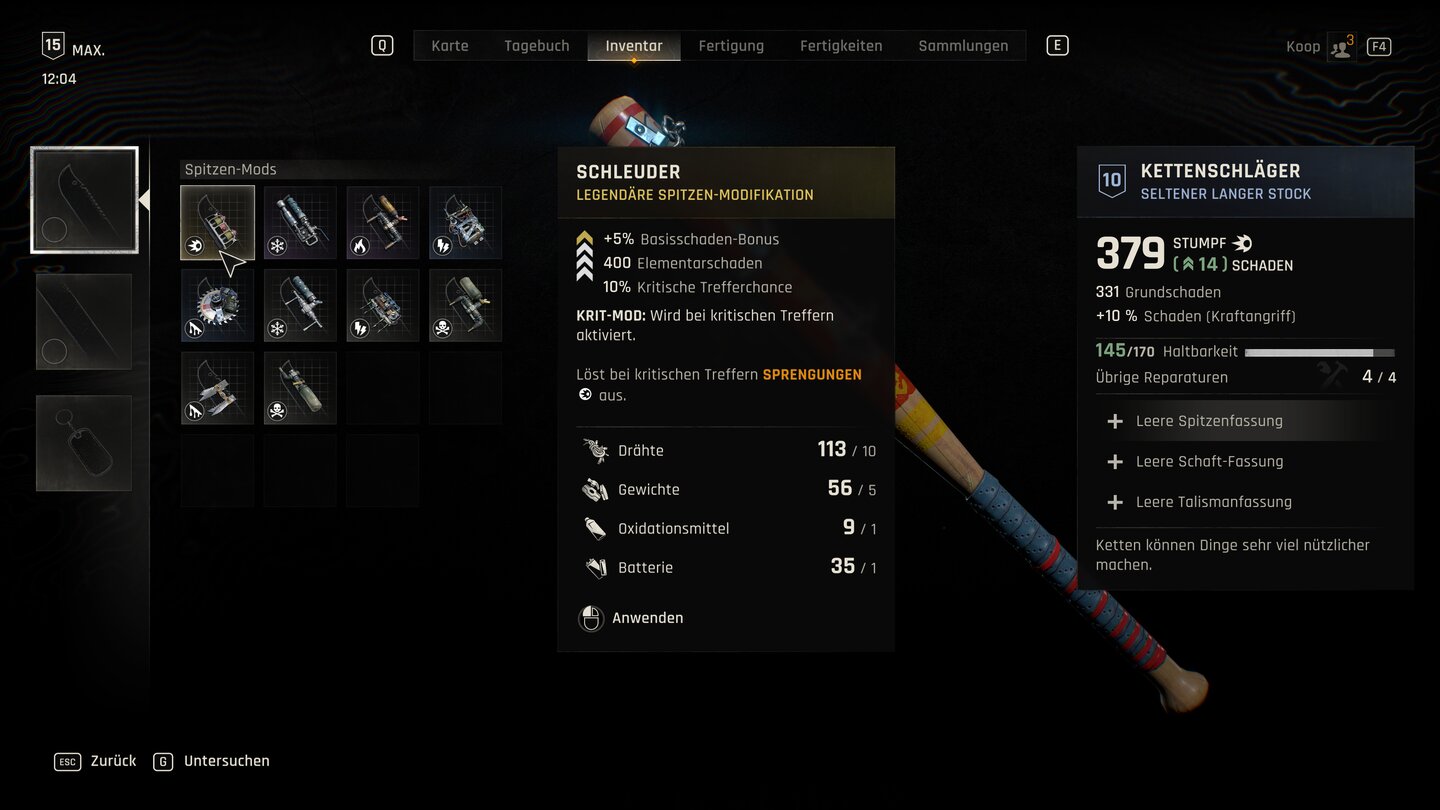The image size is (1440, 810).
Task: Click the Leere Spitzenfassung socket
Action: tap(1208, 421)
